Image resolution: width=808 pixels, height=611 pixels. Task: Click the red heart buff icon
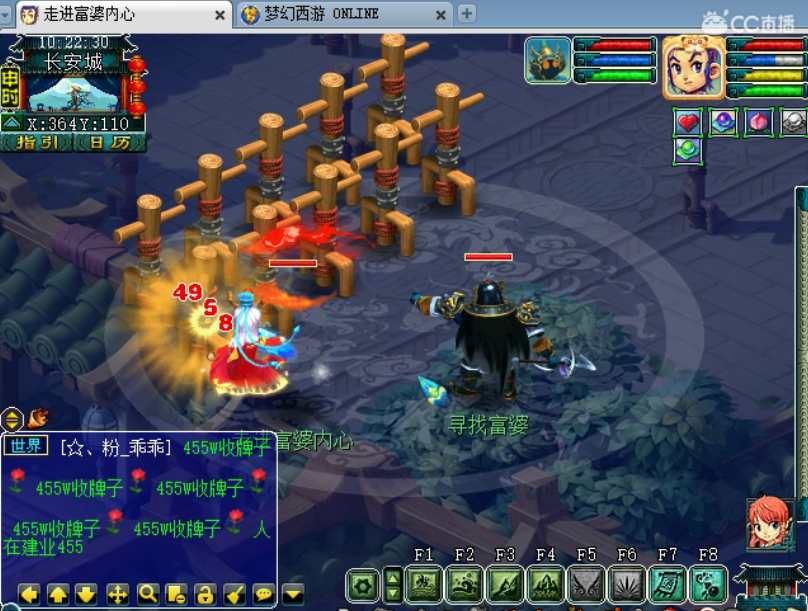(x=687, y=122)
